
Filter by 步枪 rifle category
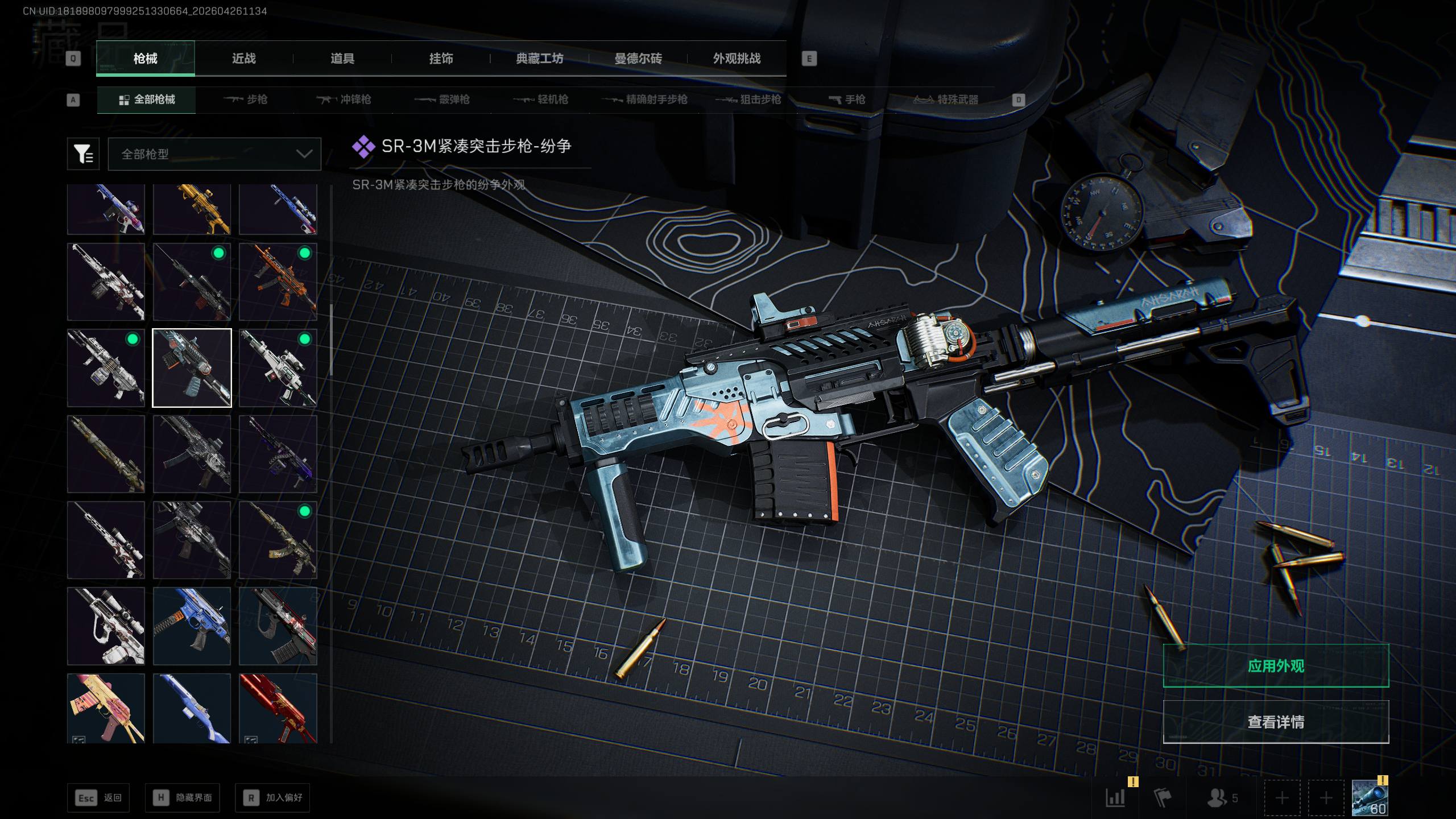pos(246,100)
